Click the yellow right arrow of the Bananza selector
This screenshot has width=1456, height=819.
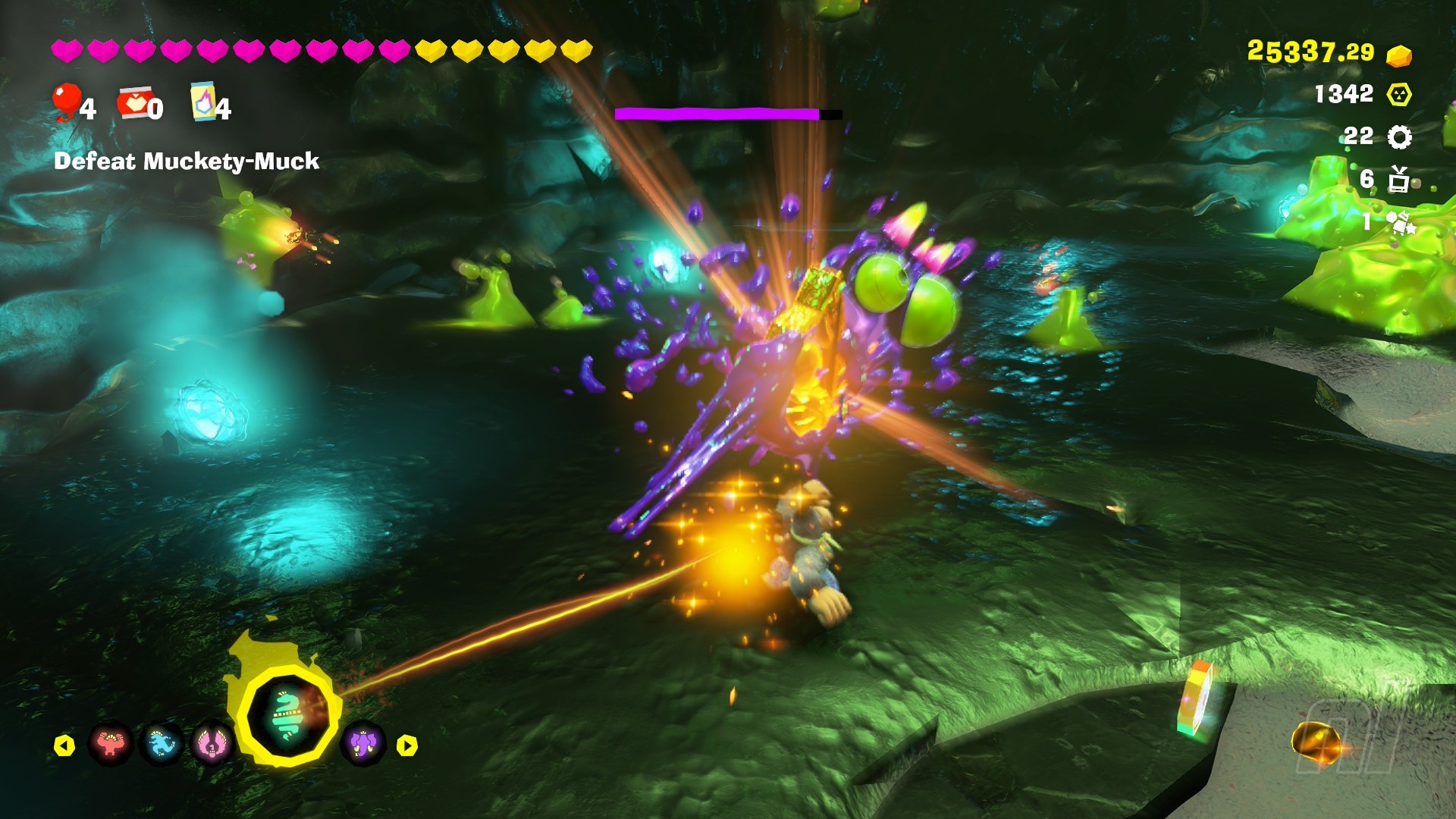click(x=407, y=745)
